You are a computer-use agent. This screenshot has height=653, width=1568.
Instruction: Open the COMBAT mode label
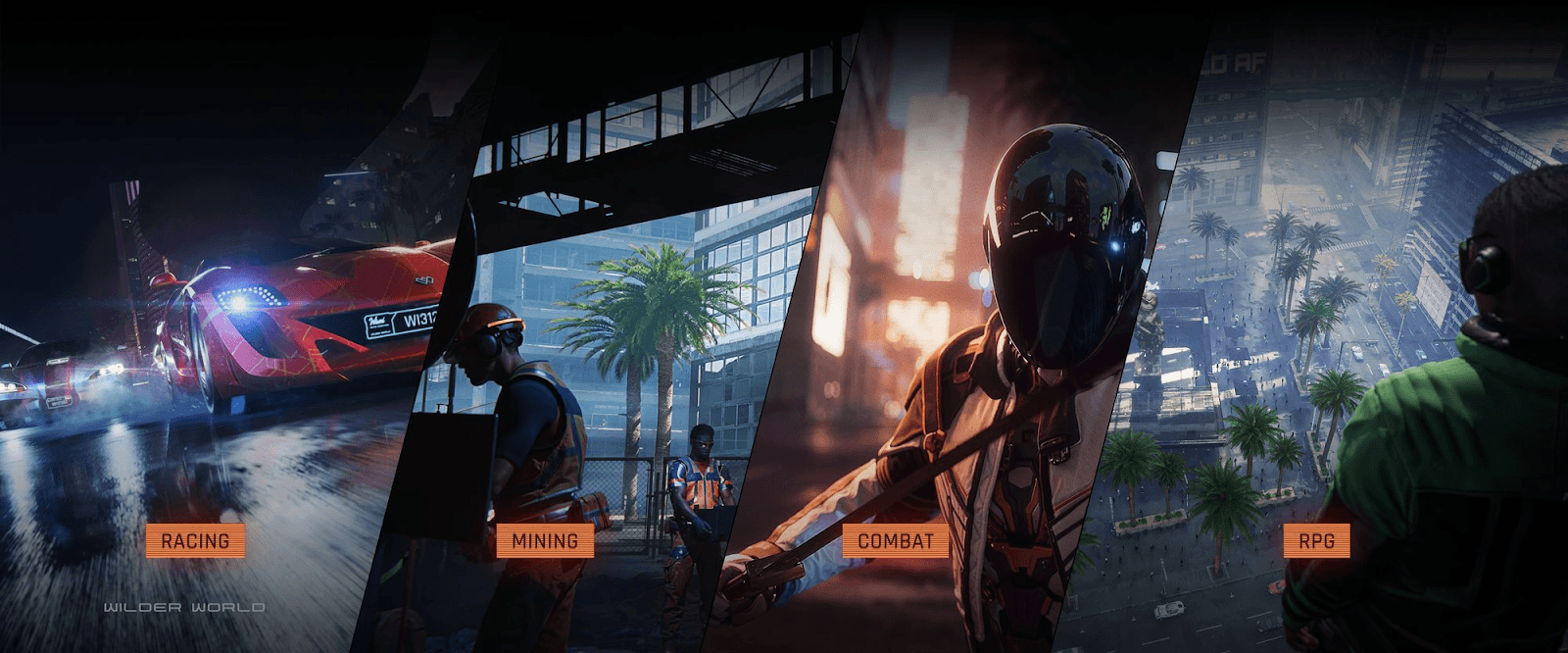[896, 540]
